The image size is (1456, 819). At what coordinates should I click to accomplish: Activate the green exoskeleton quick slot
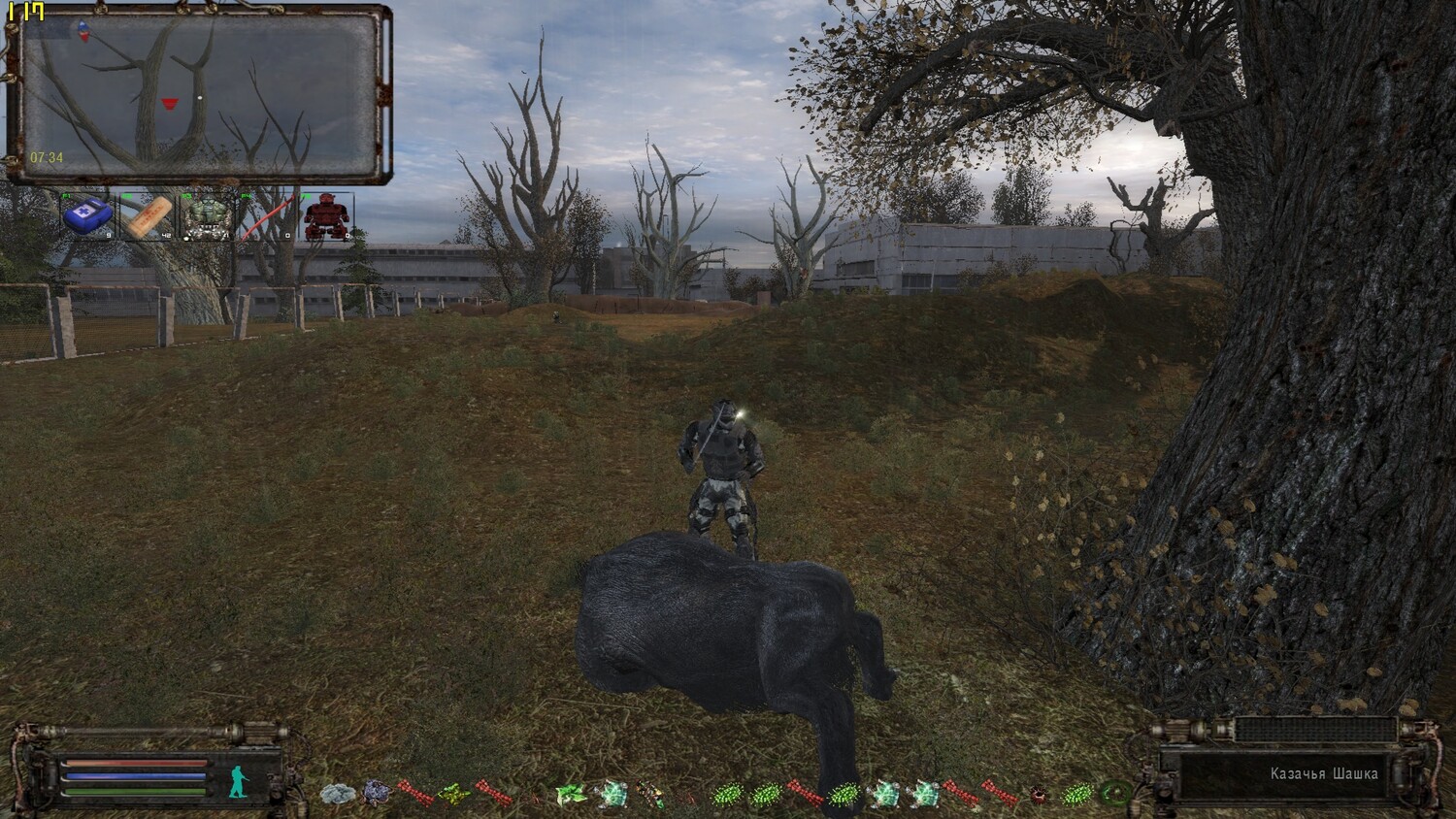pyautogui.click(x=208, y=215)
